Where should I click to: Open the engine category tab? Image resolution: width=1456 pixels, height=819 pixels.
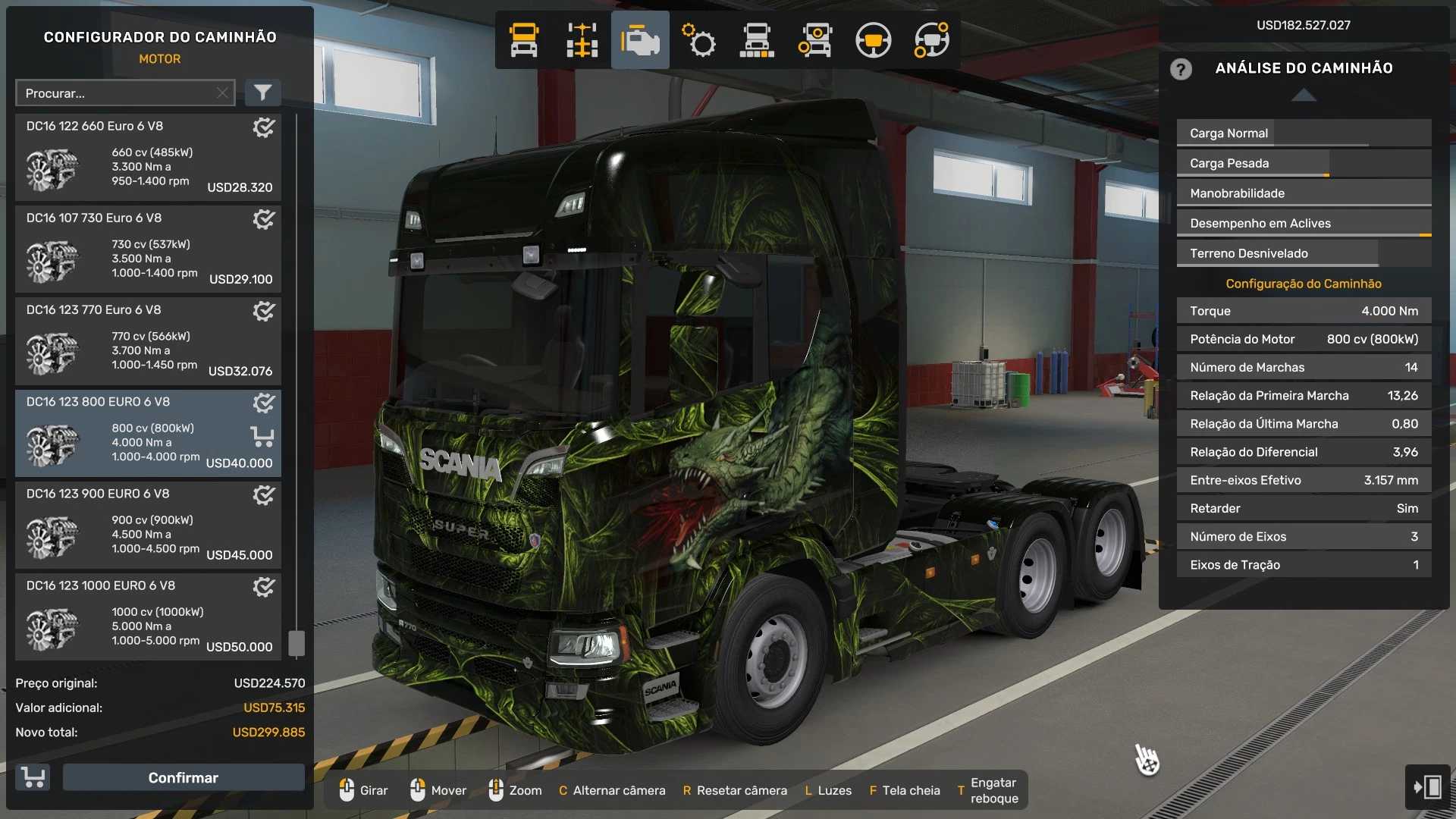(640, 40)
